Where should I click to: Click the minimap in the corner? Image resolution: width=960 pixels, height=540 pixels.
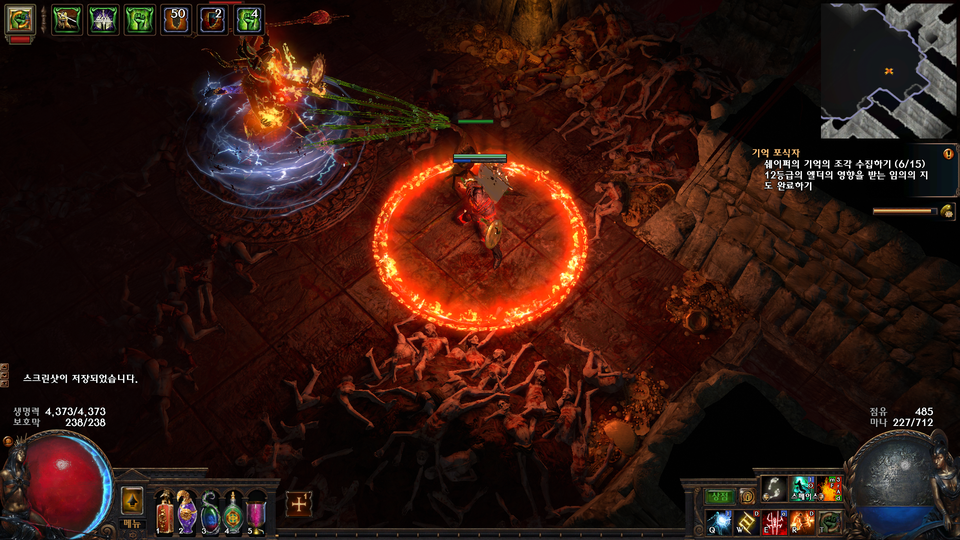[x=887, y=70]
